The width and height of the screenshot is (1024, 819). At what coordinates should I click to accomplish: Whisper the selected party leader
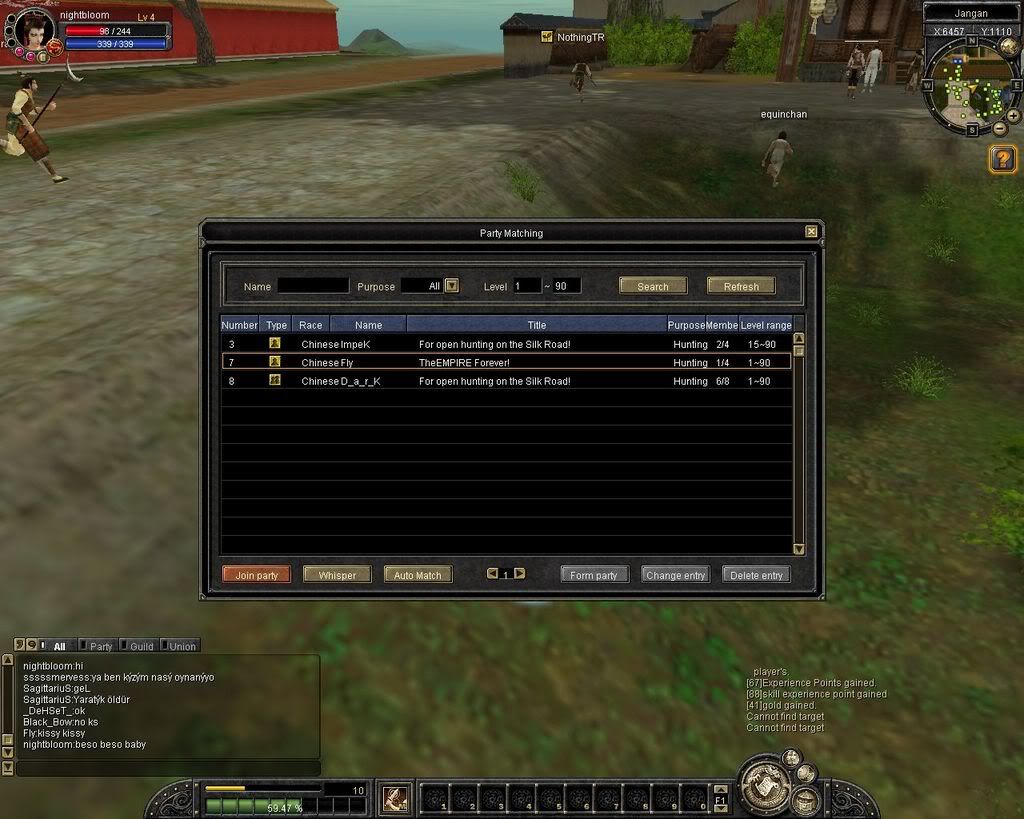pos(337,575)
